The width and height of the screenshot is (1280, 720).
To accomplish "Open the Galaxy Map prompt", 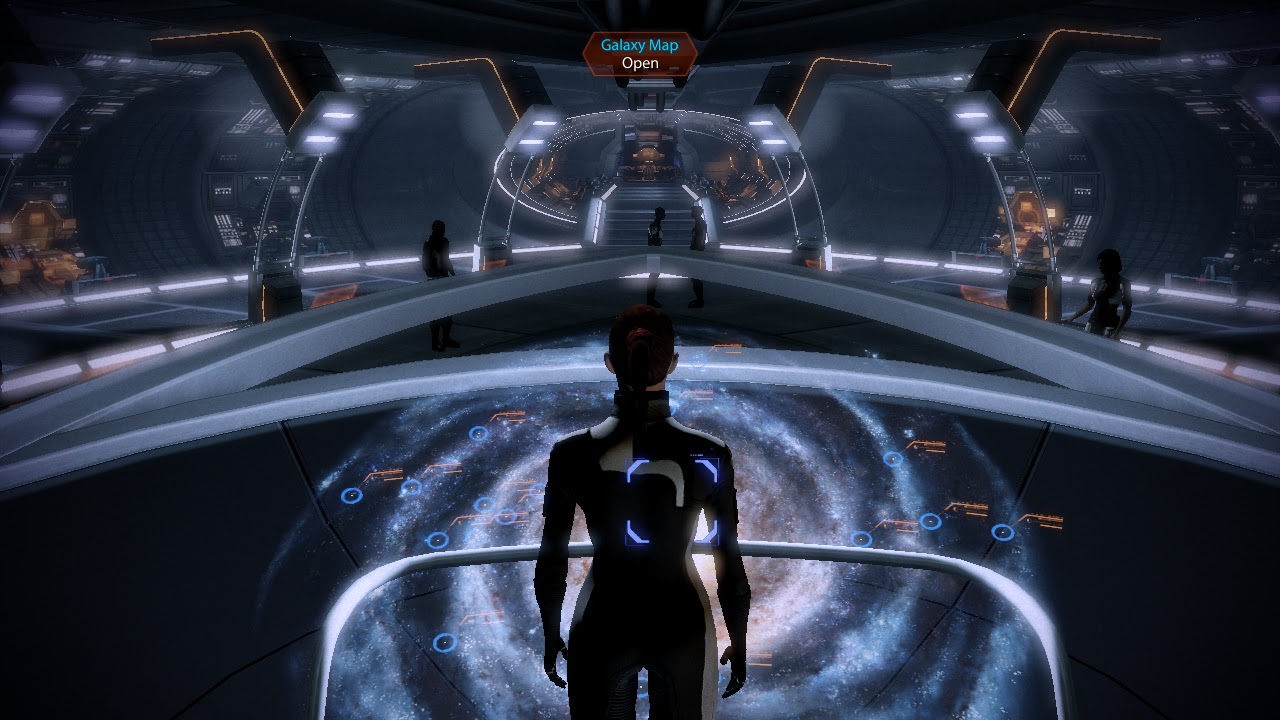I will pyautogui.click(x=639, y=54).
